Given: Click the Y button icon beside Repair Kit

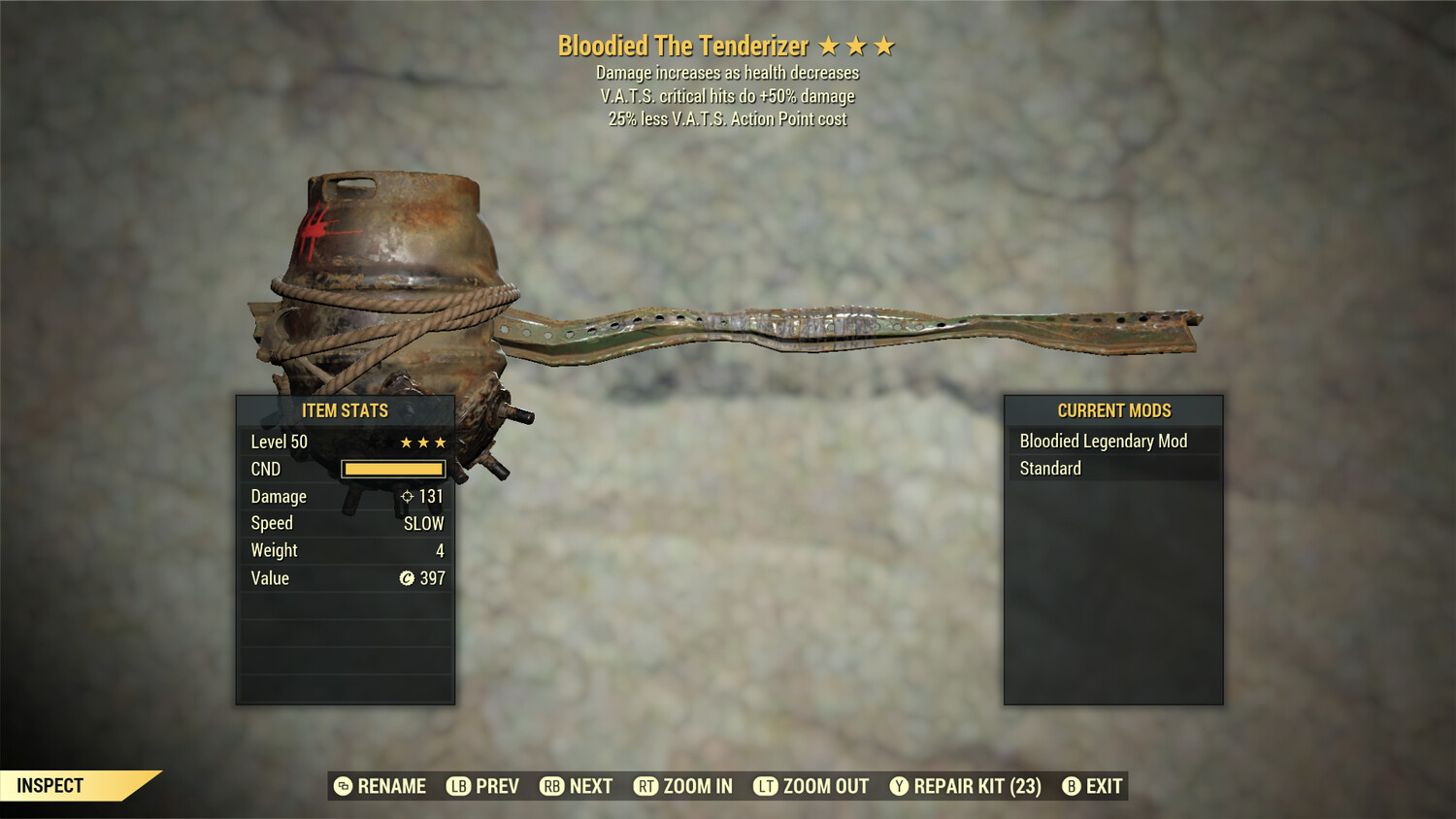Looking at the screenshot, I should coord(898,786).
